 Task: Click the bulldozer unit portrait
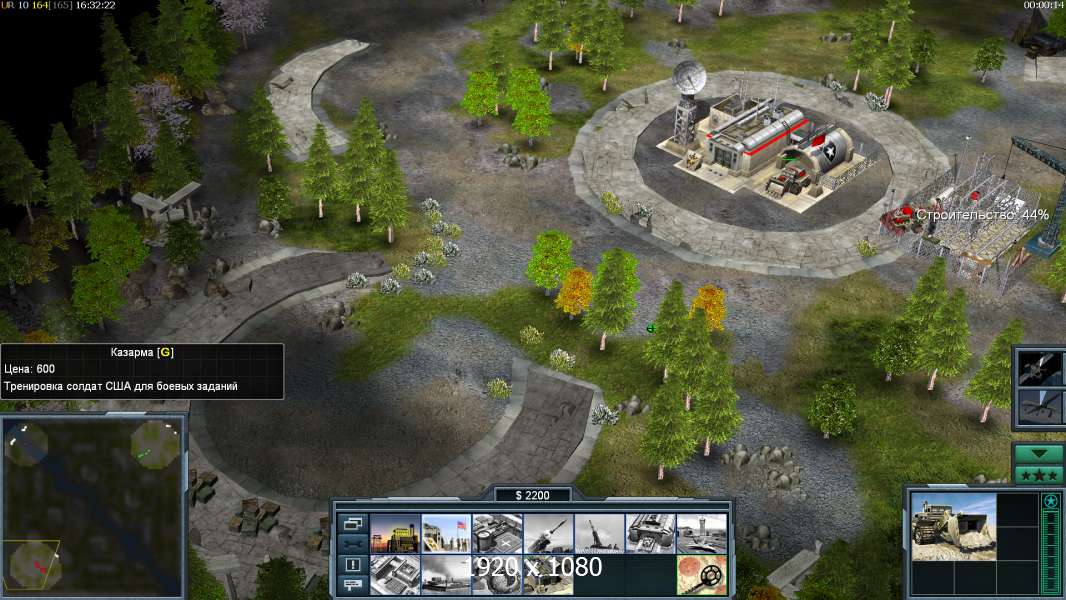(x=953, y=525)
